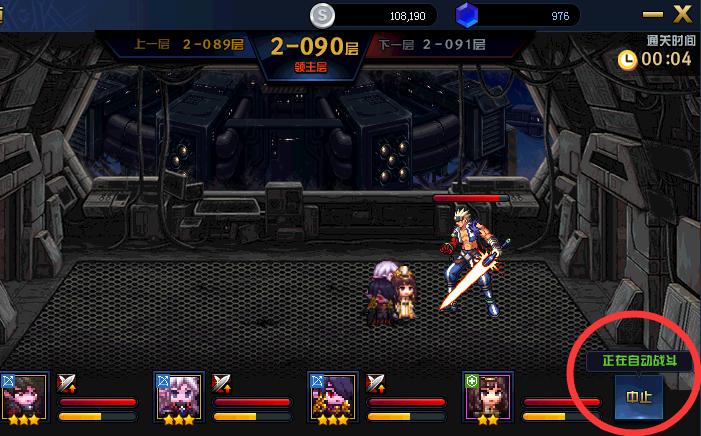Minimize the window using the dash button
701x436 pixels.
[x=653, y=16]
